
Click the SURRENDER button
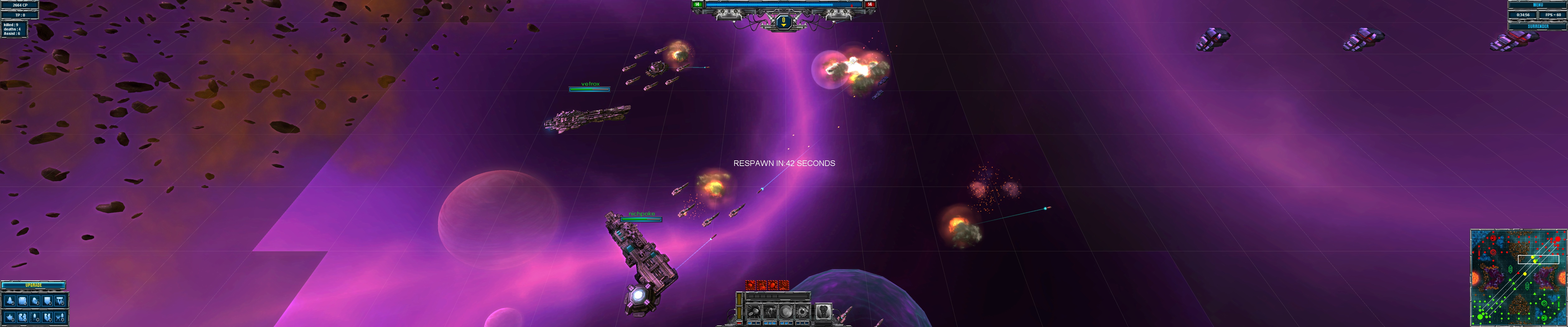[x=1538, y=26]
